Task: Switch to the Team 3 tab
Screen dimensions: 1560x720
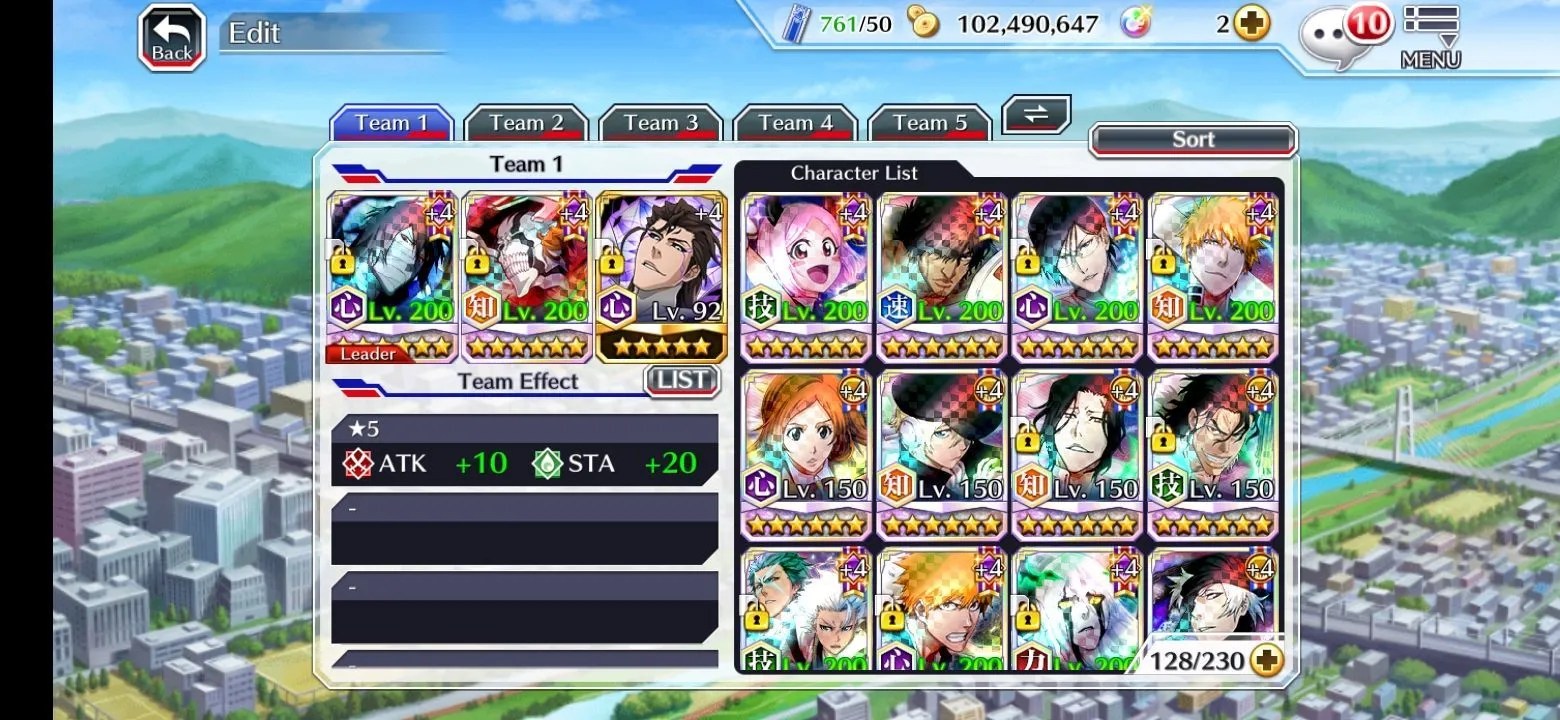Action: tap(660, 124)
